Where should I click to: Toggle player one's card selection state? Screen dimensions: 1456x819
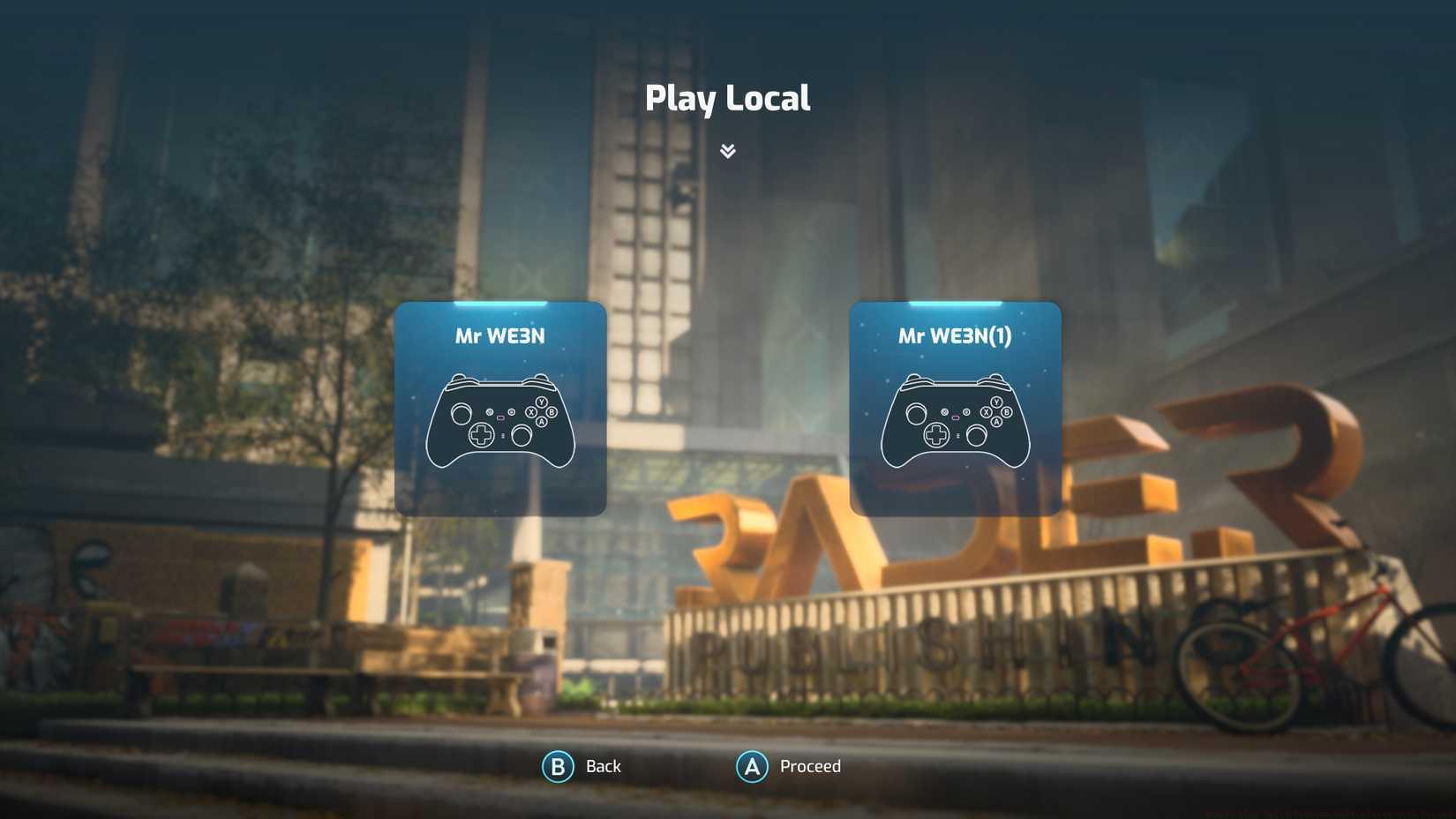[x=501, y=408]
